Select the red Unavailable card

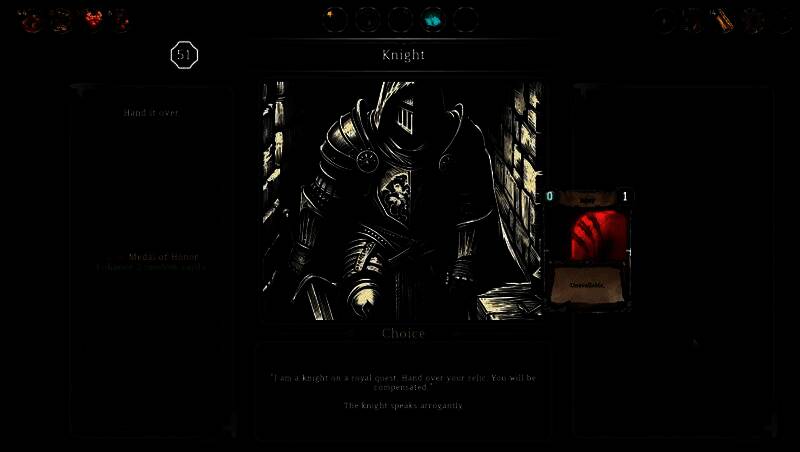[588, 248]
